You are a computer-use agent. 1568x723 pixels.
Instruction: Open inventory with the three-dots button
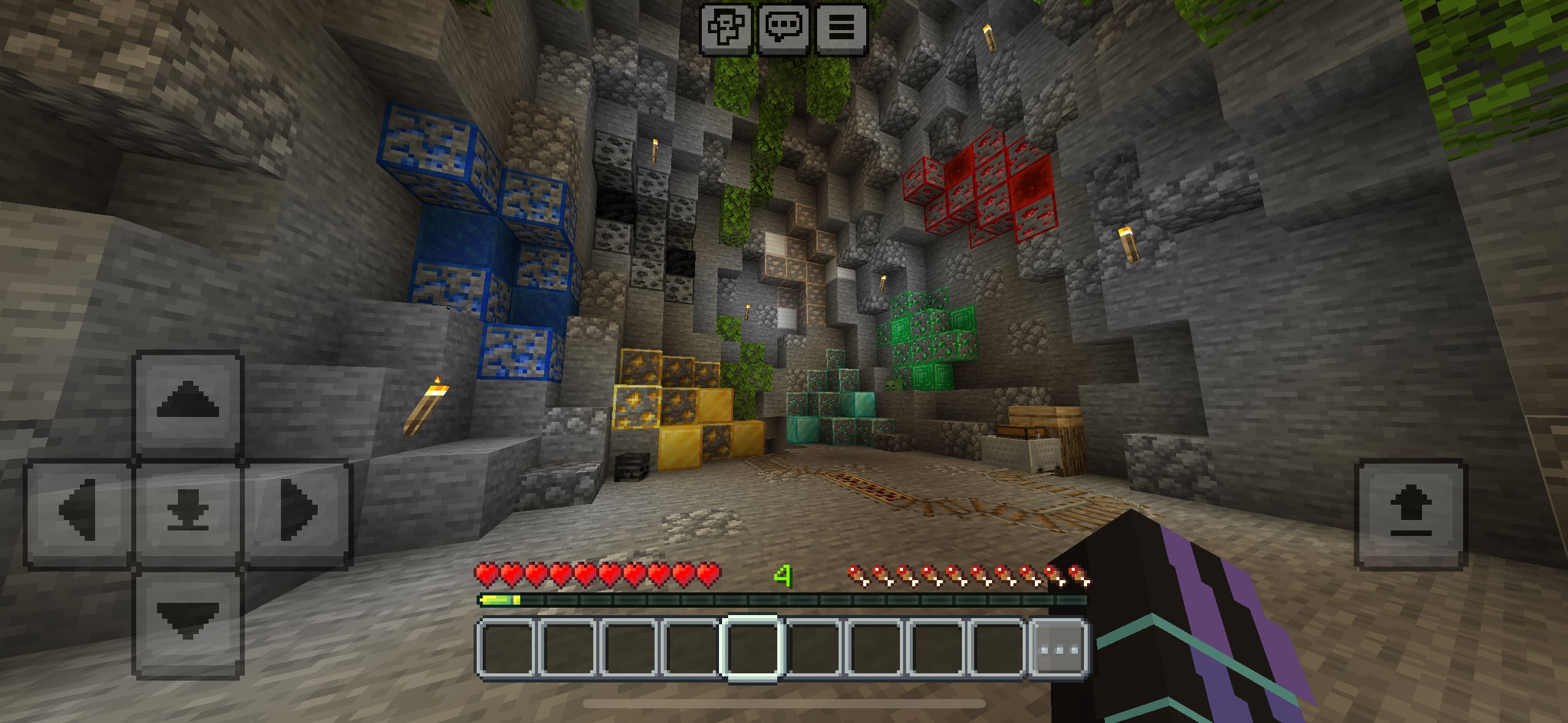click(x=1058, y=649)
